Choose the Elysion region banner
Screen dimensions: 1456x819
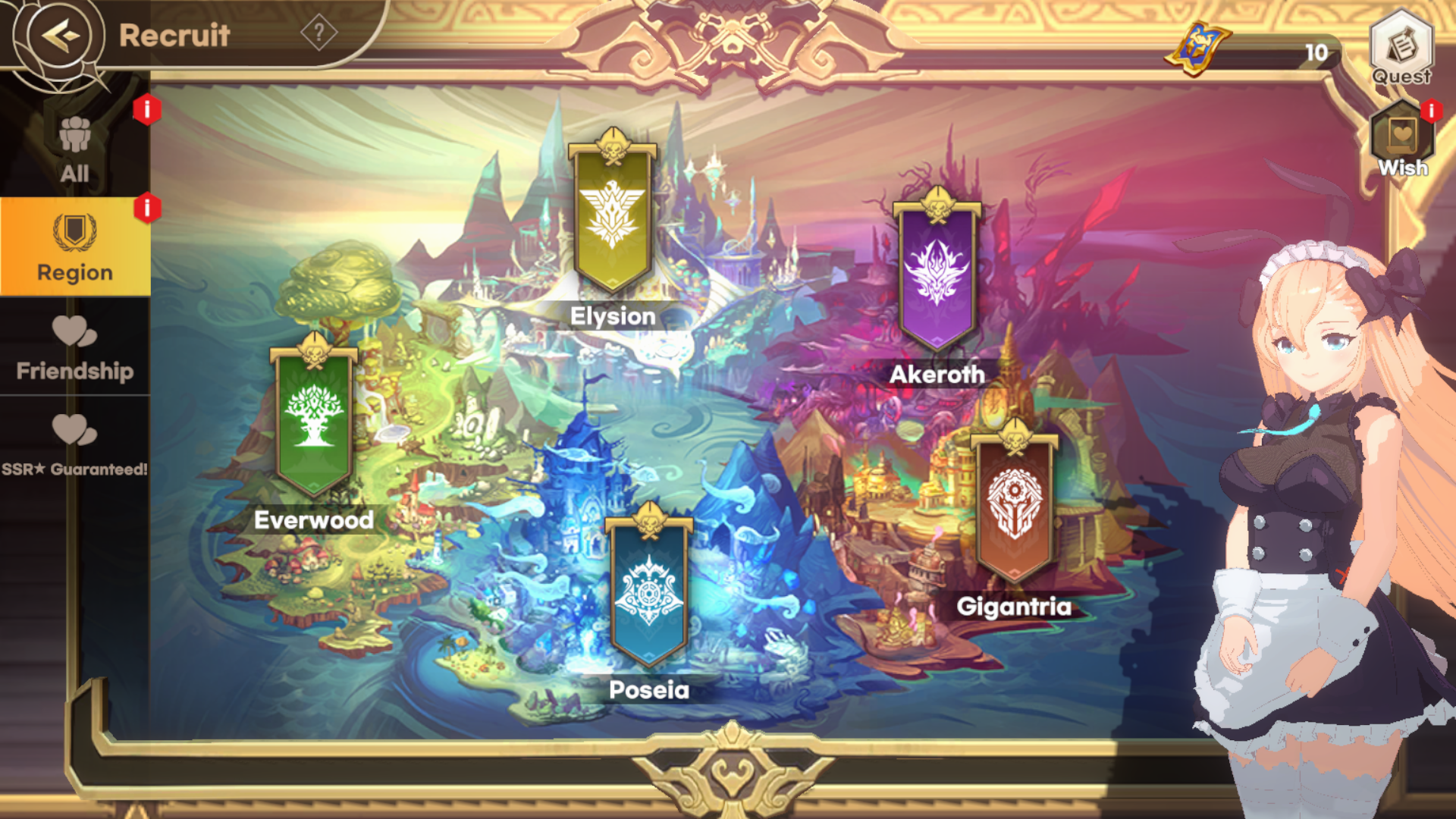coord(613,218)
